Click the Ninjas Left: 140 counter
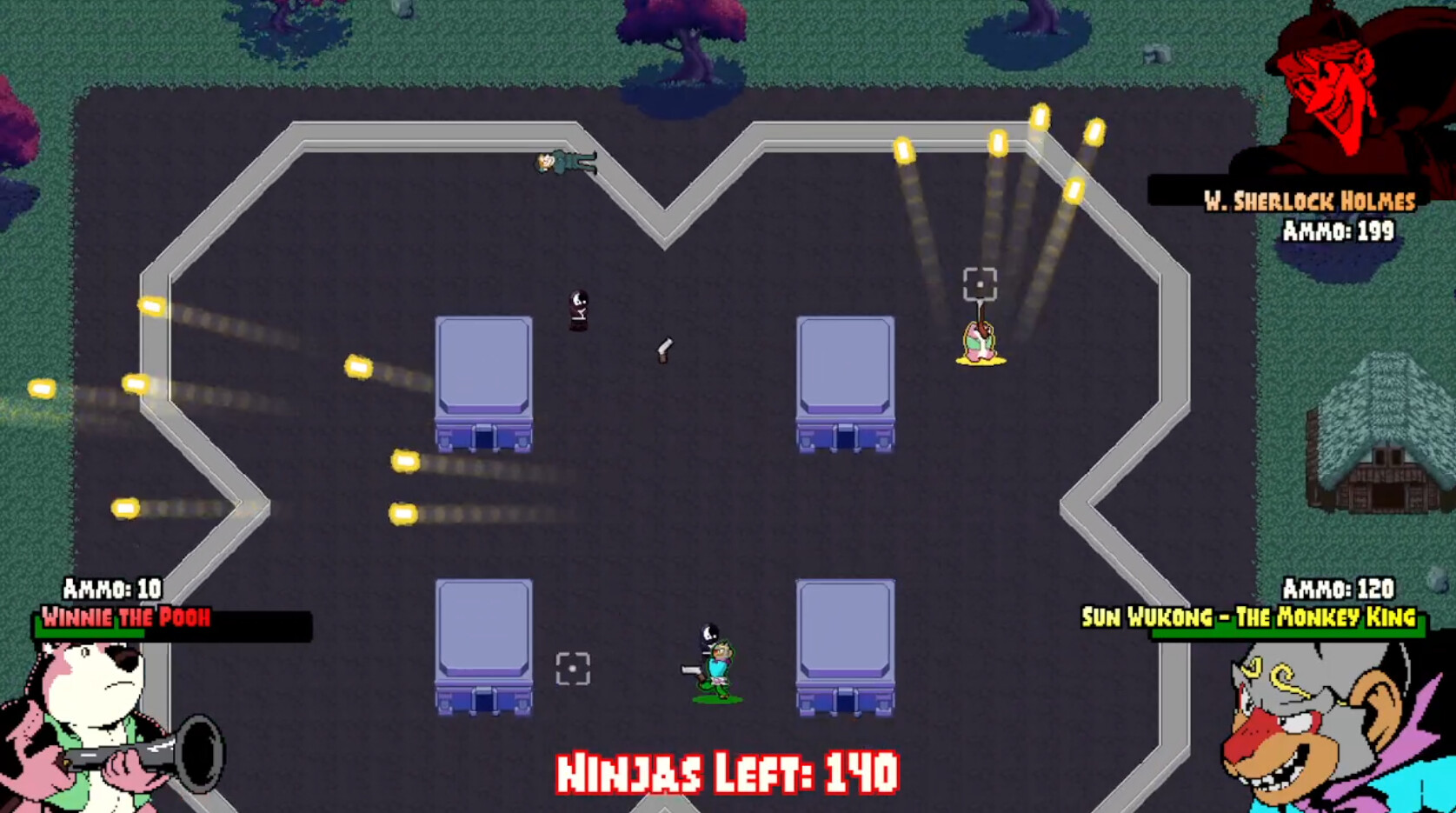The height and width of the screenshot is (813, 1456). [728, 770]
